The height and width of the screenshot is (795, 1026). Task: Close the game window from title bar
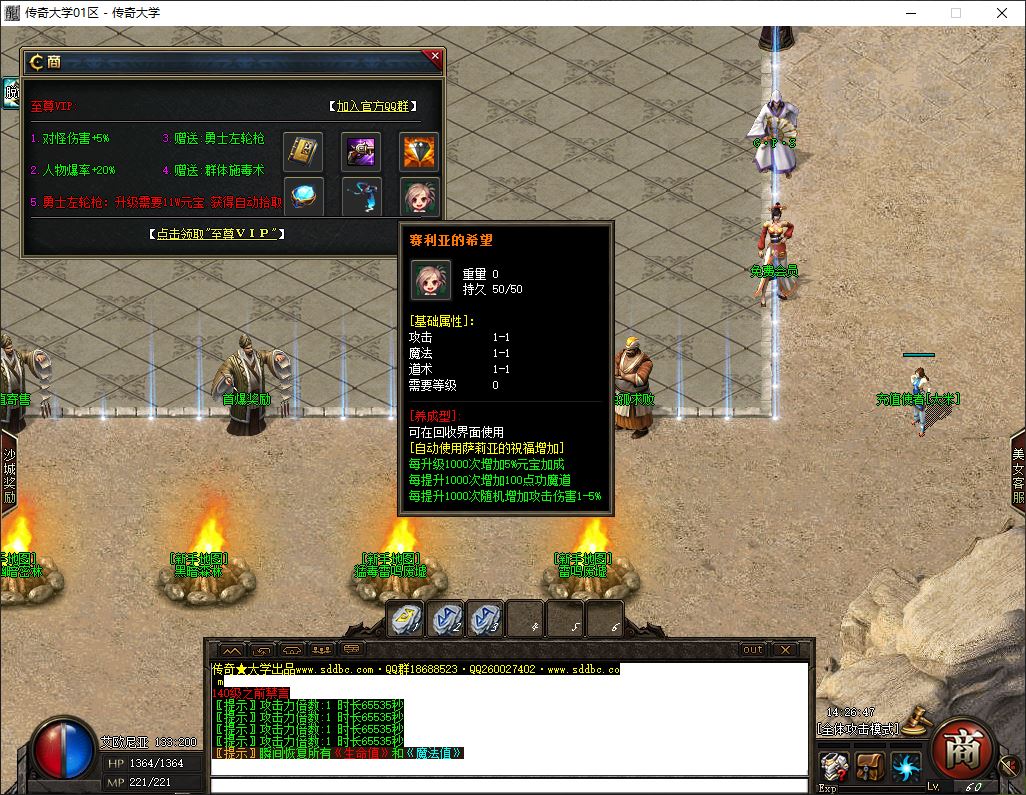(1002, 13)
